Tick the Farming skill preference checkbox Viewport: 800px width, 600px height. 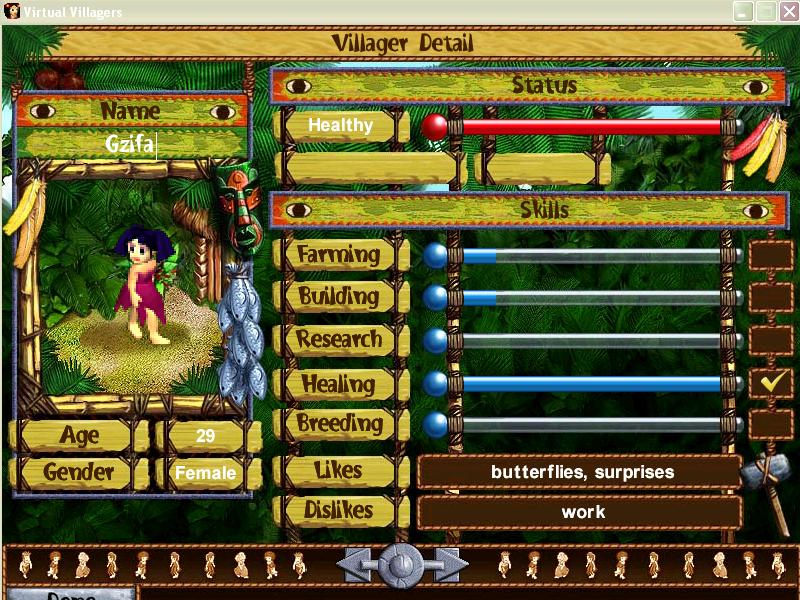point(770,256)
